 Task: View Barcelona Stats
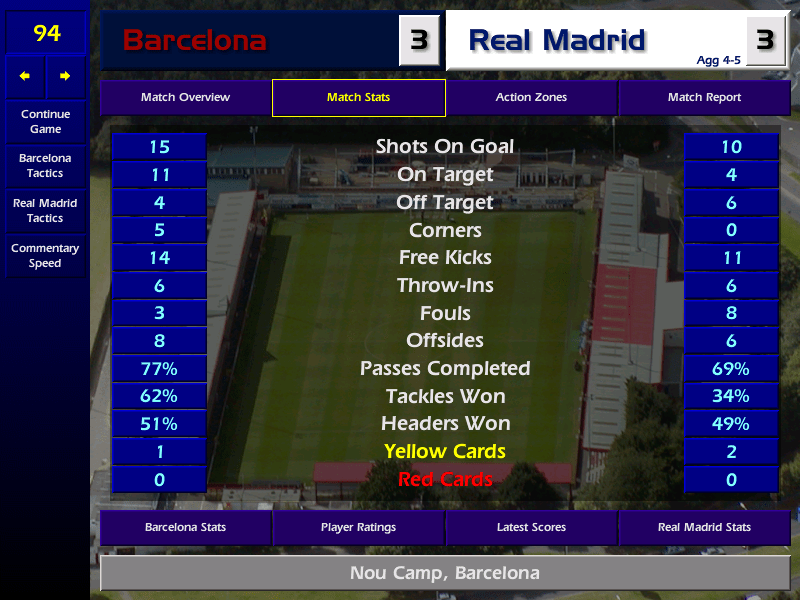(x=185, y=527)
